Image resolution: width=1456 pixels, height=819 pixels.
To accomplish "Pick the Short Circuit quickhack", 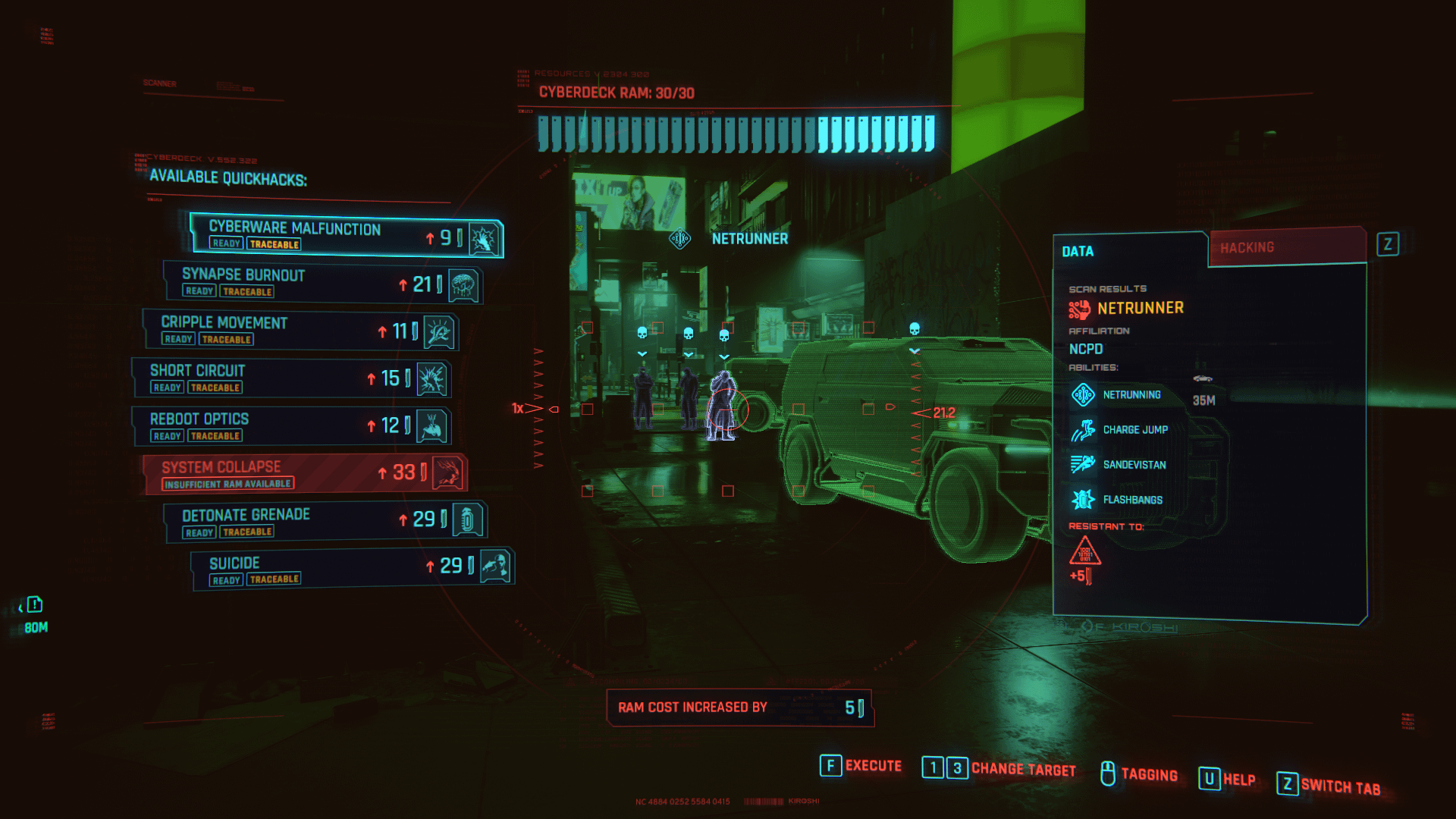I will point(290,378).
